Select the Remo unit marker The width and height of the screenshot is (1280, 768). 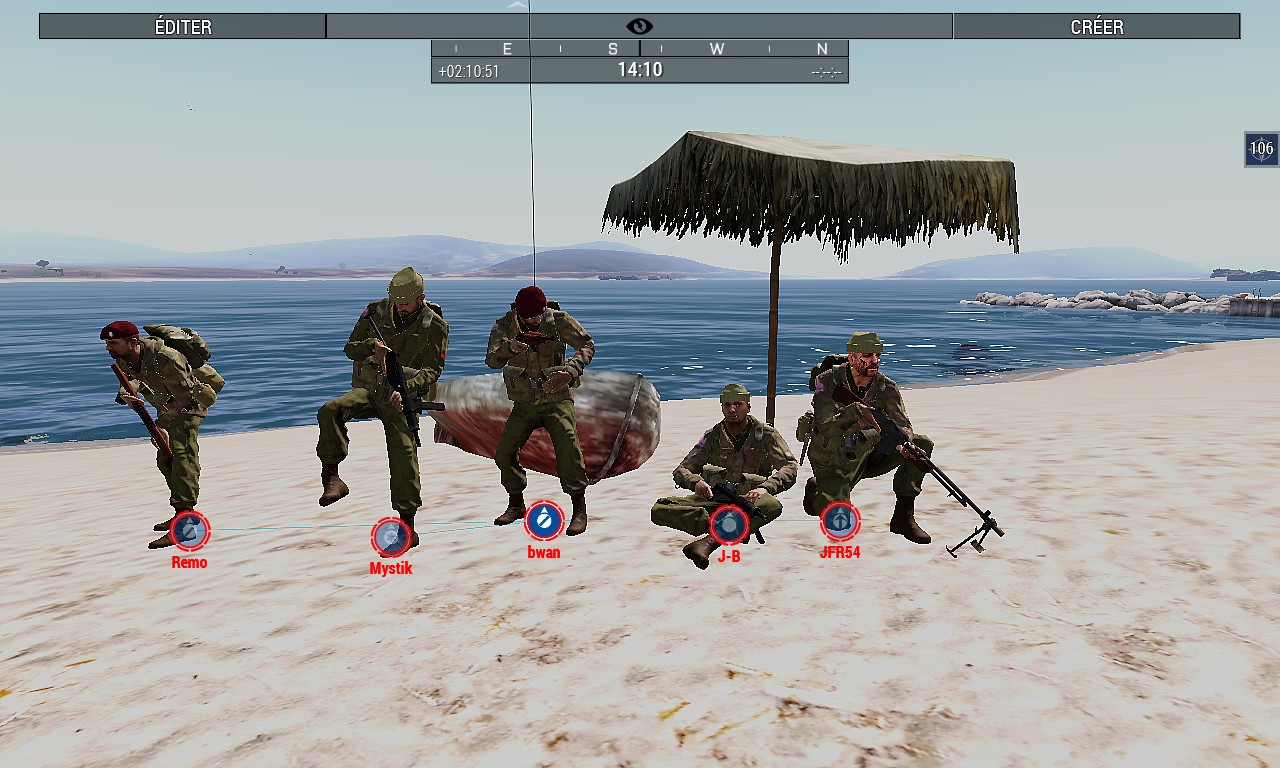pyautogui.click(x=189, y=530)
